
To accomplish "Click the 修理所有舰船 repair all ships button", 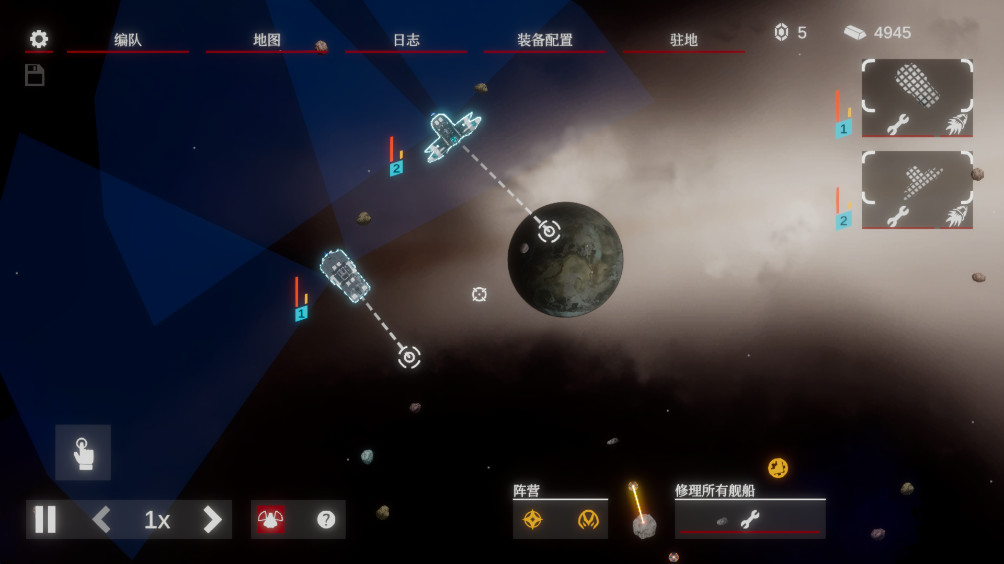I will click(749, 519).
